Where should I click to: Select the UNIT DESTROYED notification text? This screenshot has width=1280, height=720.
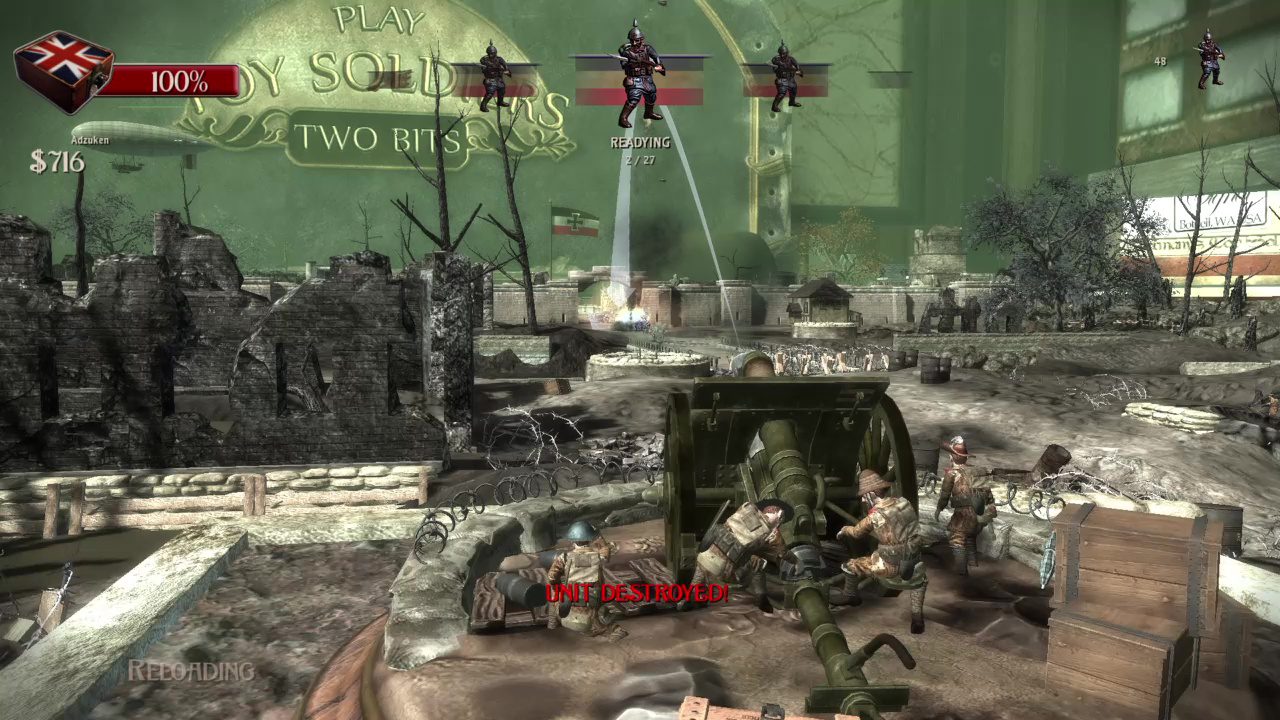(x=637, y=593)
